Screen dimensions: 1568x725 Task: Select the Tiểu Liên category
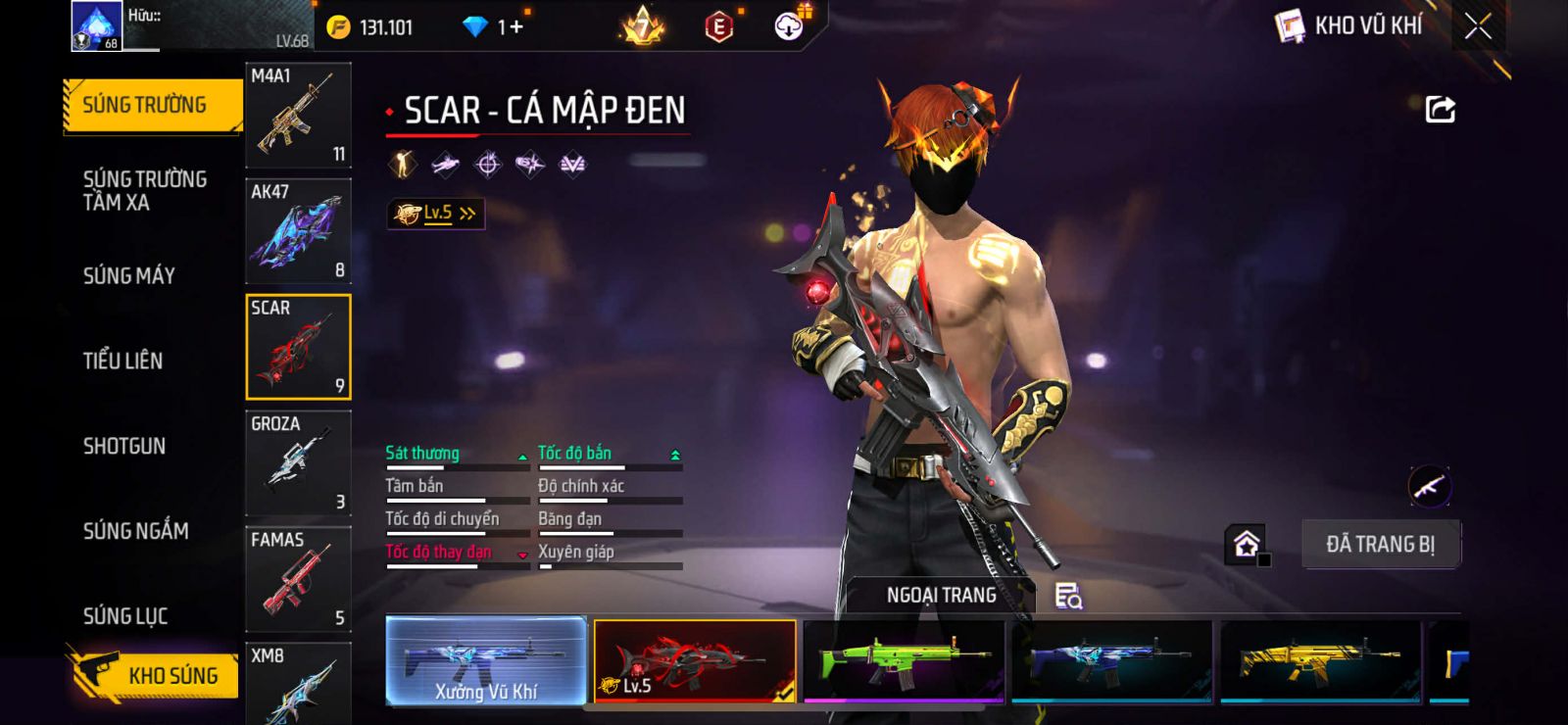coord(122,361)
